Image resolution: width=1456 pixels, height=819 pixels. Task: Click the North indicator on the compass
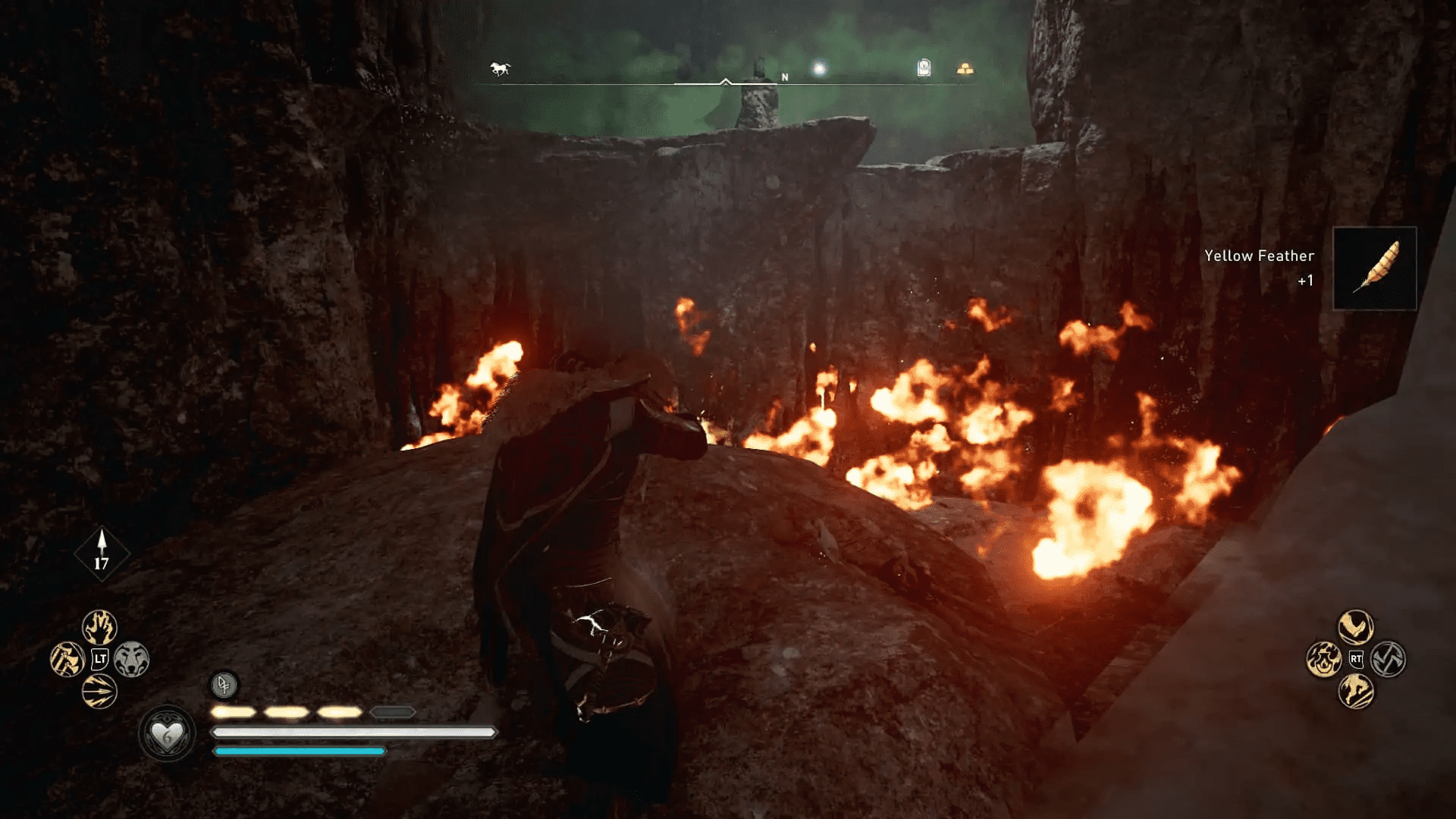point(785,76)
